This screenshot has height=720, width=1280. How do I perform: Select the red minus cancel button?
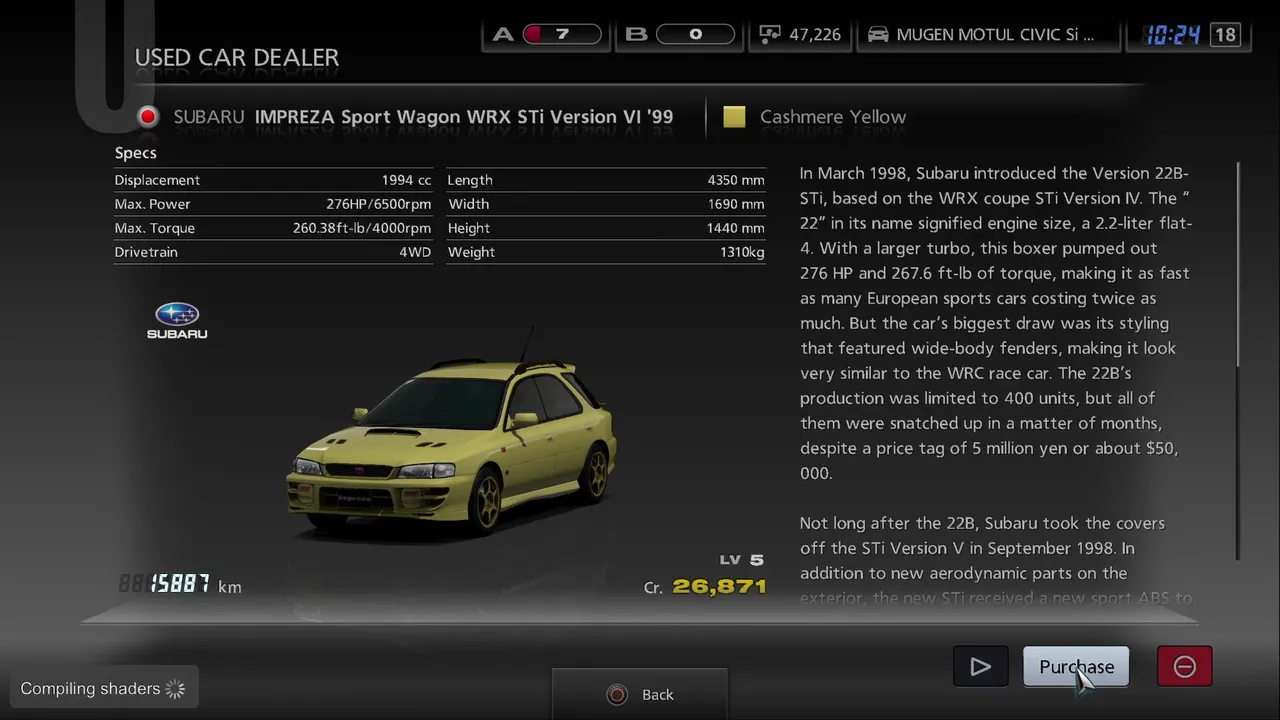click(x=1184, y=667)
